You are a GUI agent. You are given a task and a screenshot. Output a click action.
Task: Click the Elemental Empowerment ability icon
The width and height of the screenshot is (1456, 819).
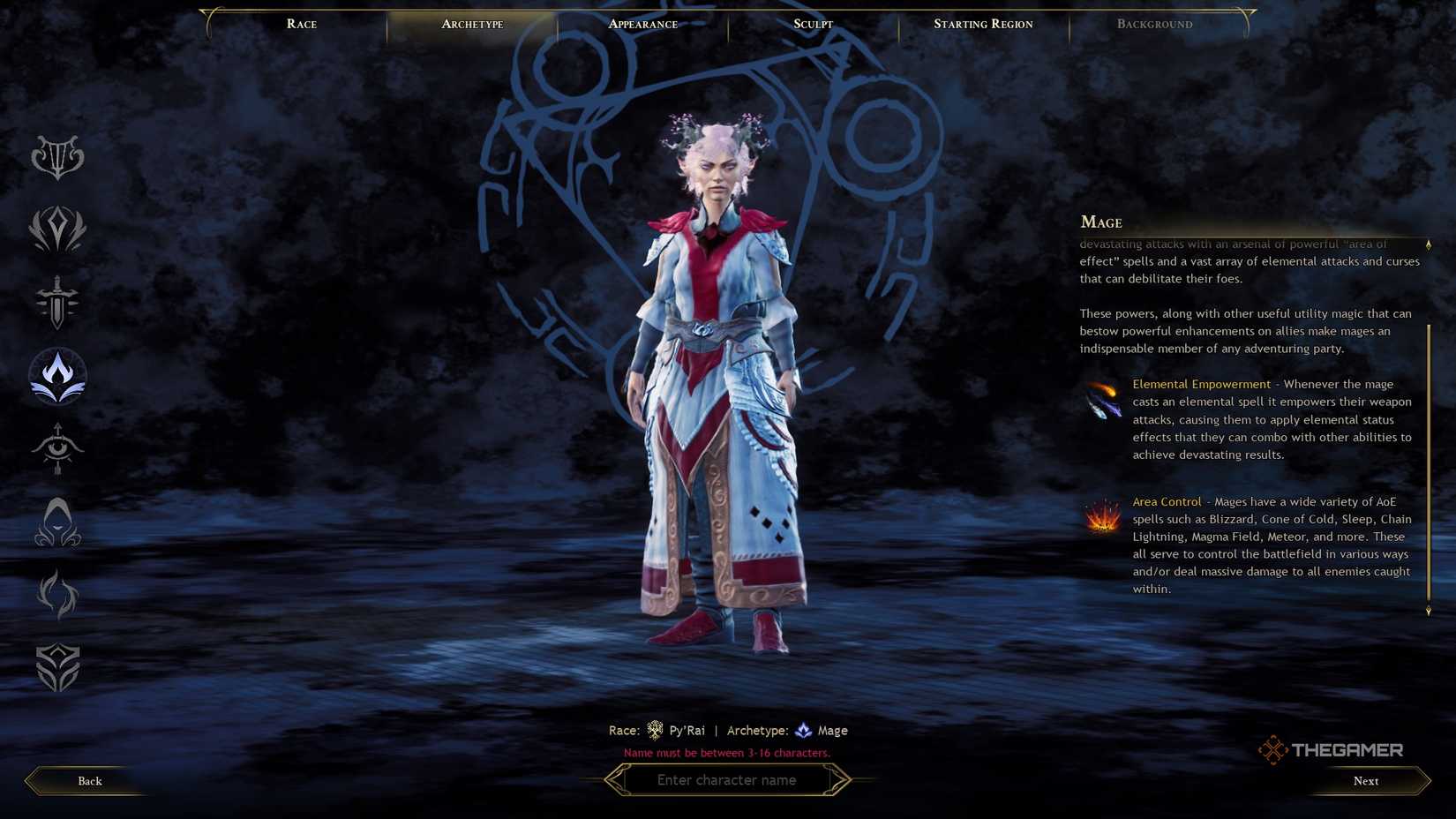(x=1102, y=402)
